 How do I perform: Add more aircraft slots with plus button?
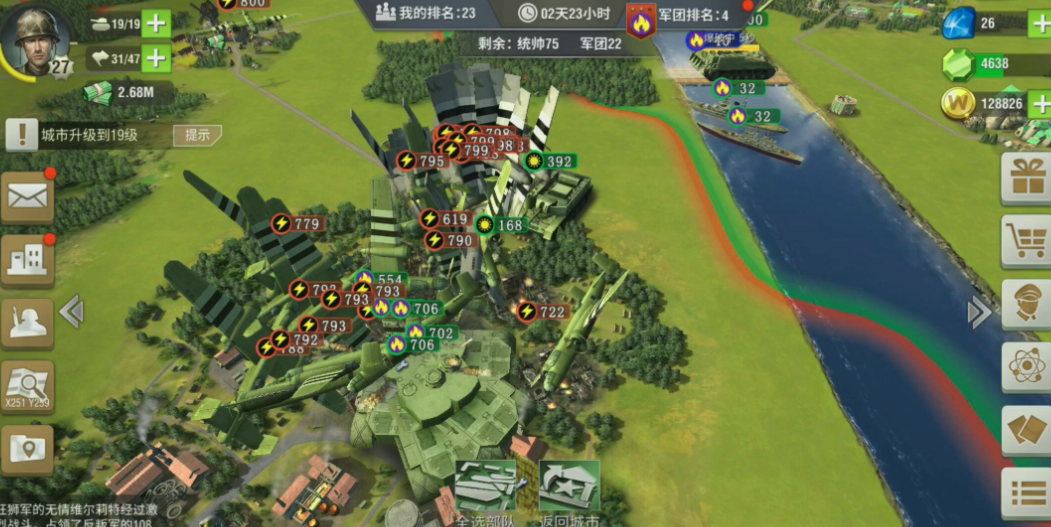click(156, 59)
